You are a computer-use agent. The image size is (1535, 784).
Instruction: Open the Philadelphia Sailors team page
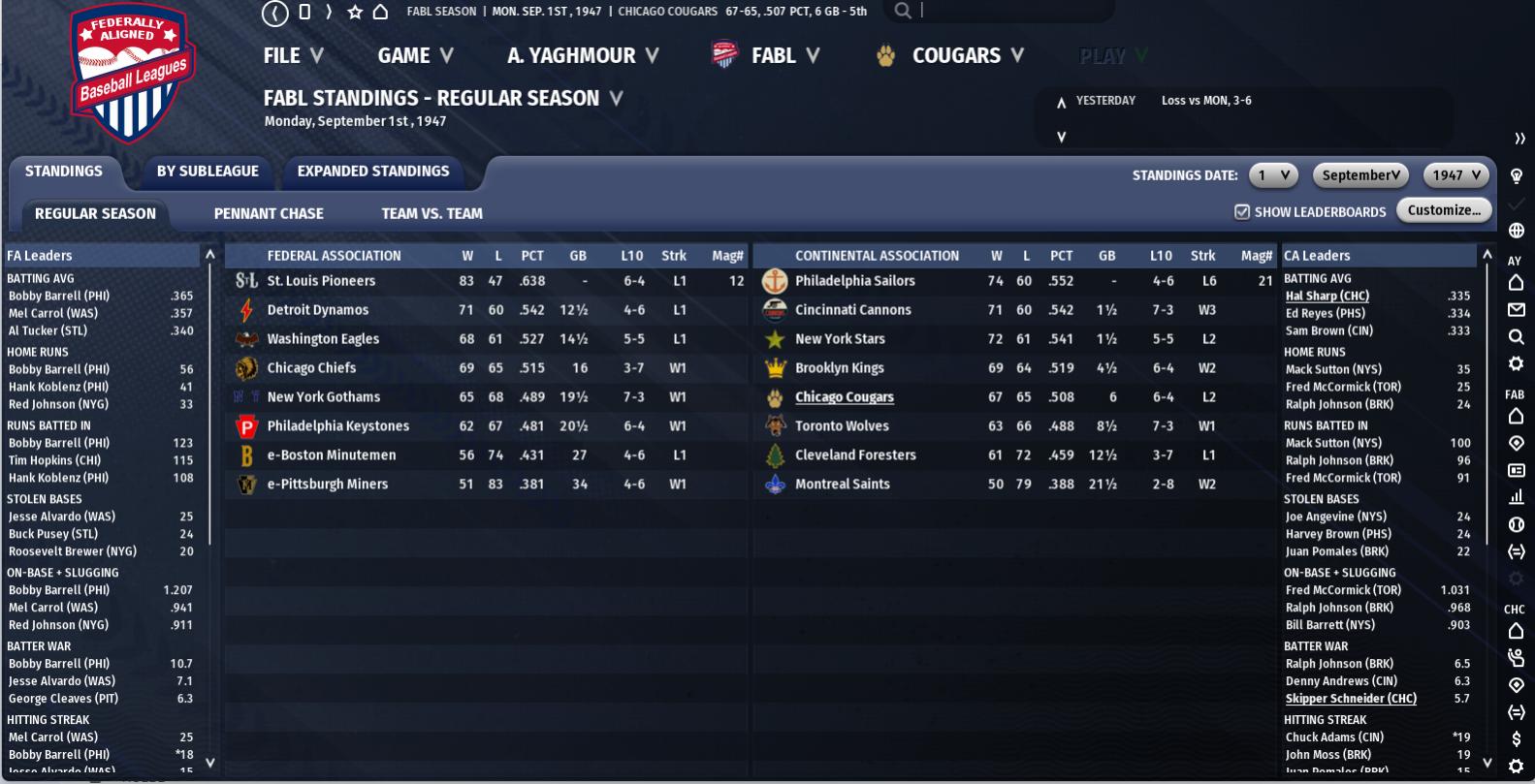pos(854,281)
